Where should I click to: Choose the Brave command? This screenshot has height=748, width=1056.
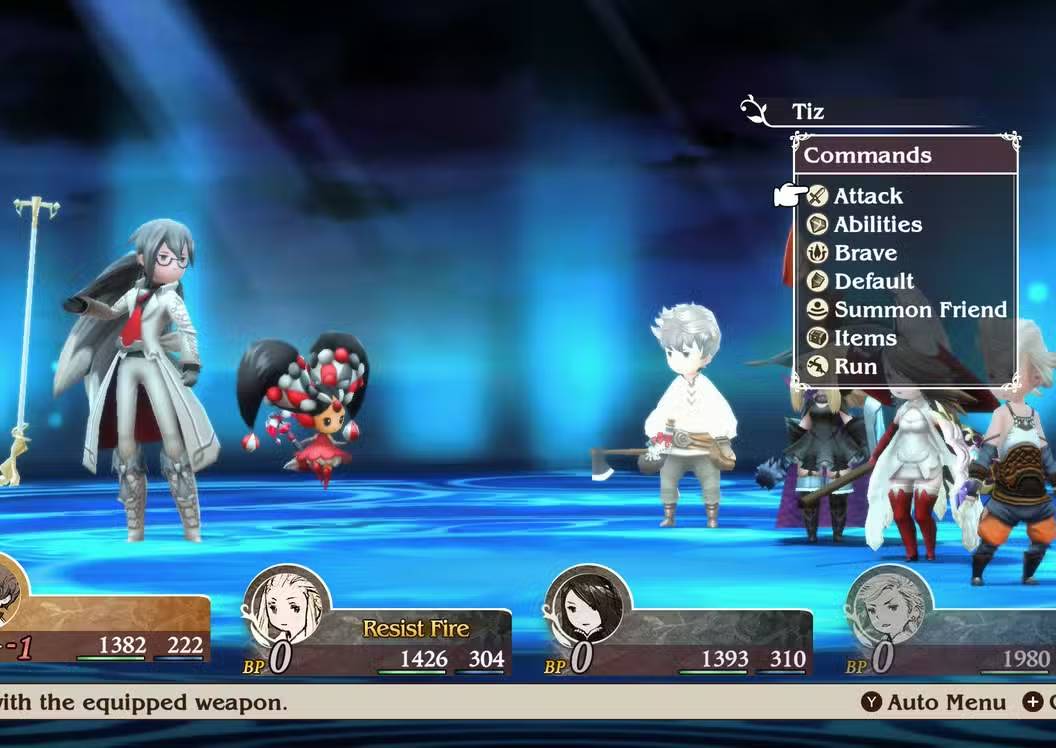(x=865, y=253)
